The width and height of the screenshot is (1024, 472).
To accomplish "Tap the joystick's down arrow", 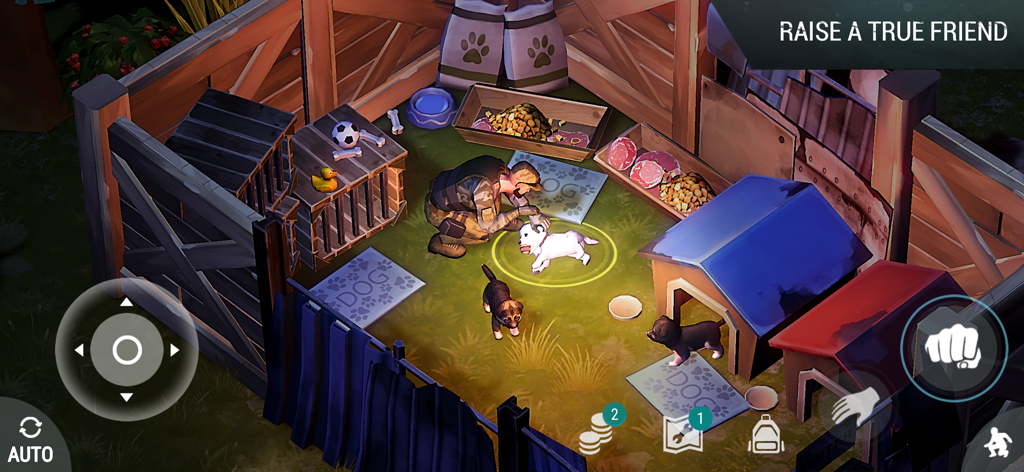I will tap(127, 398).
